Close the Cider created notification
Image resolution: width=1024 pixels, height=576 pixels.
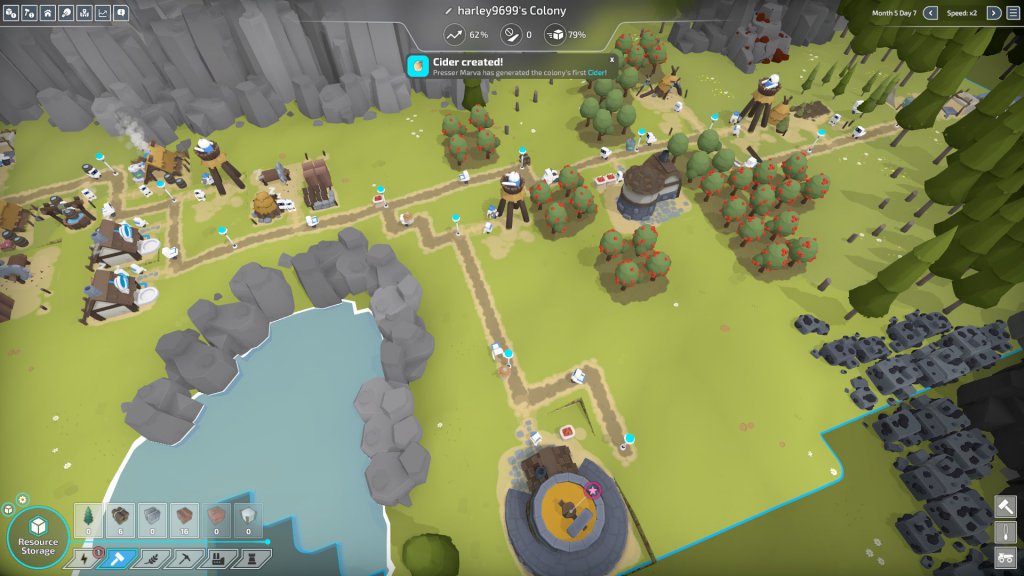(x=612, y=59)
